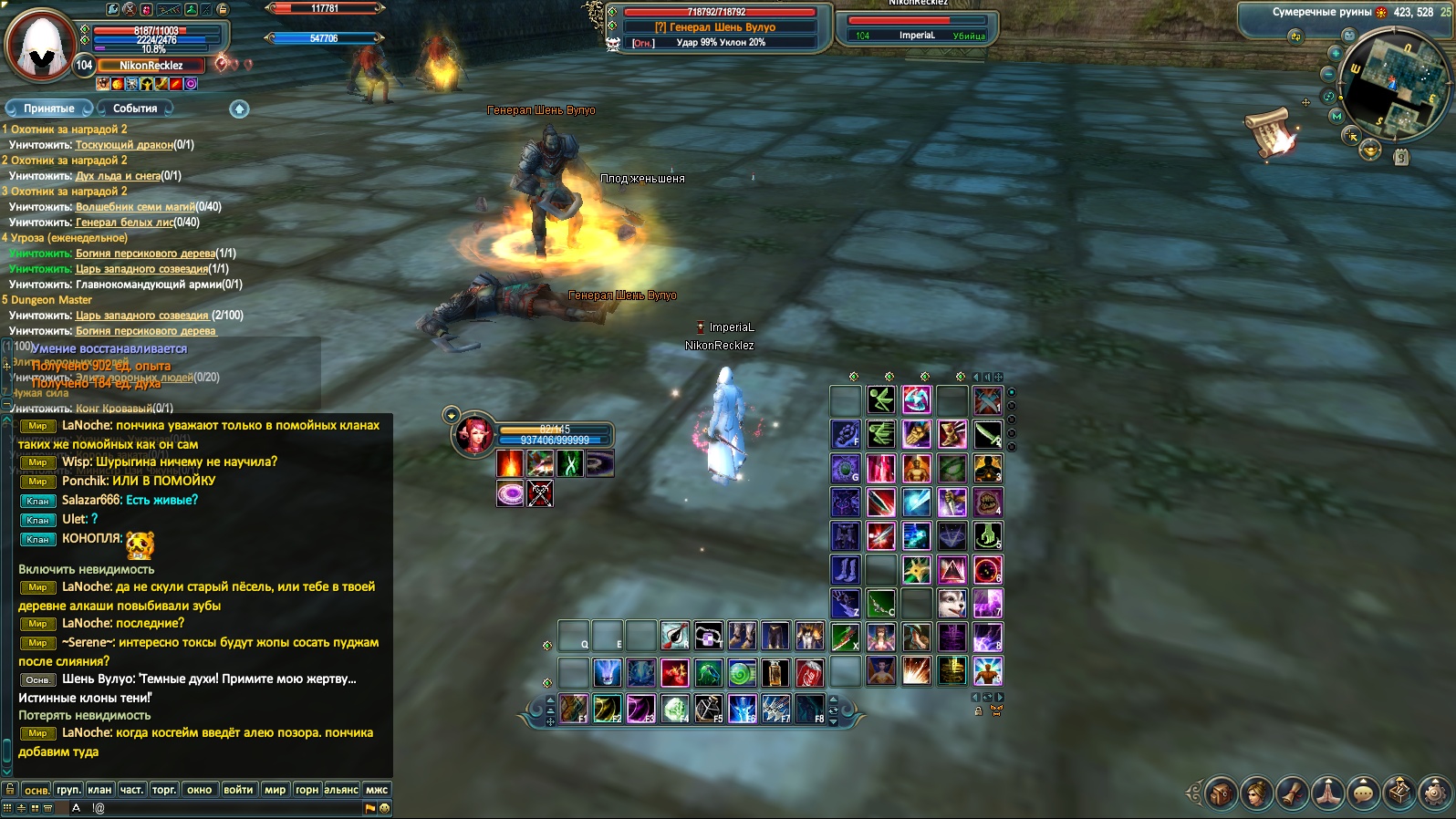Activate the white wolf pet skill
Screen dimensions: 1456x819
(x=952, y=603)
